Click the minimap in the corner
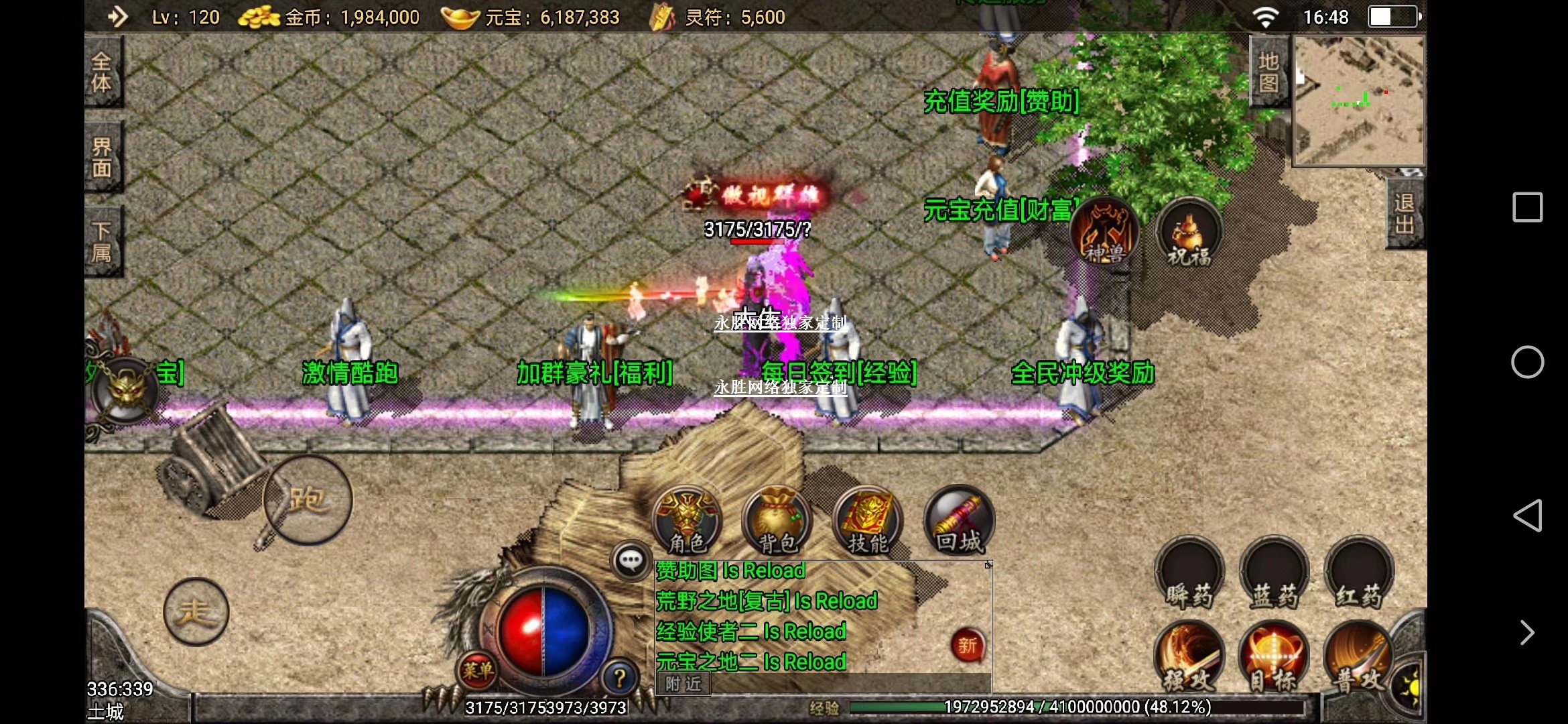The height and width of the screenshot is (724, 1568). [1359, 101]
